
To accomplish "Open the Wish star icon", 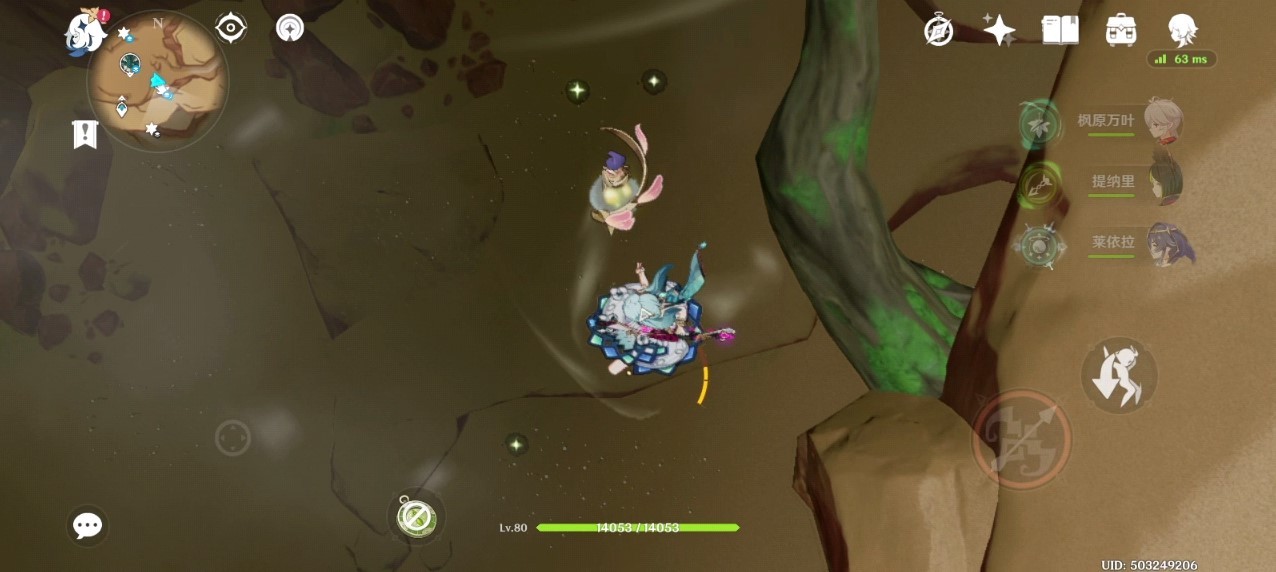I will 999,30.
